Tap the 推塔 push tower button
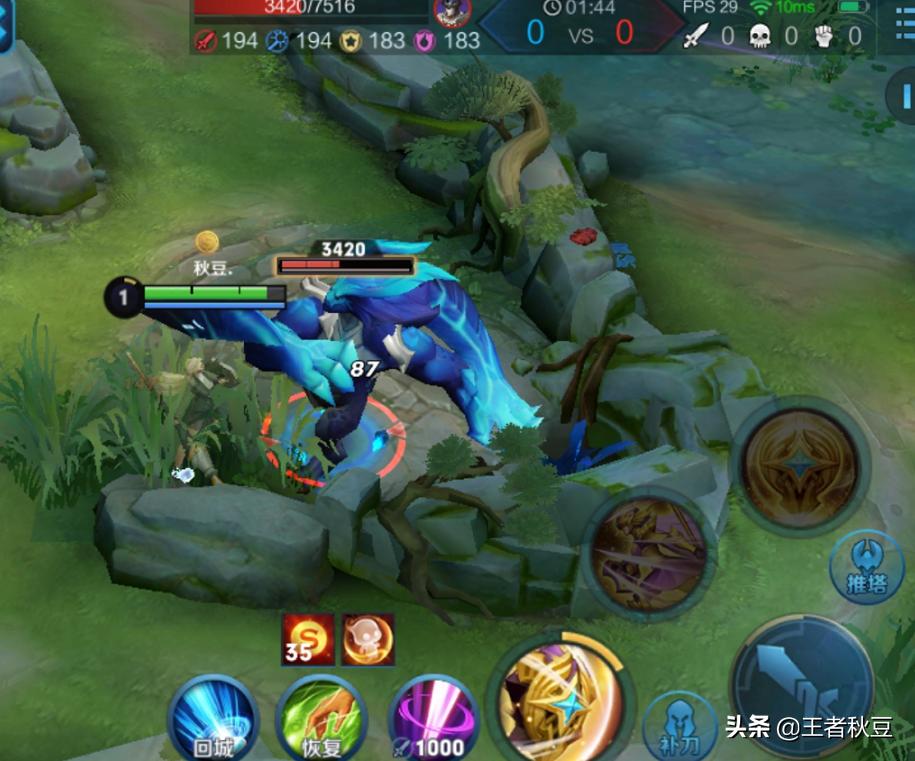Image resolution: width=915 pixels, height=761 pixels. (867, 566)
